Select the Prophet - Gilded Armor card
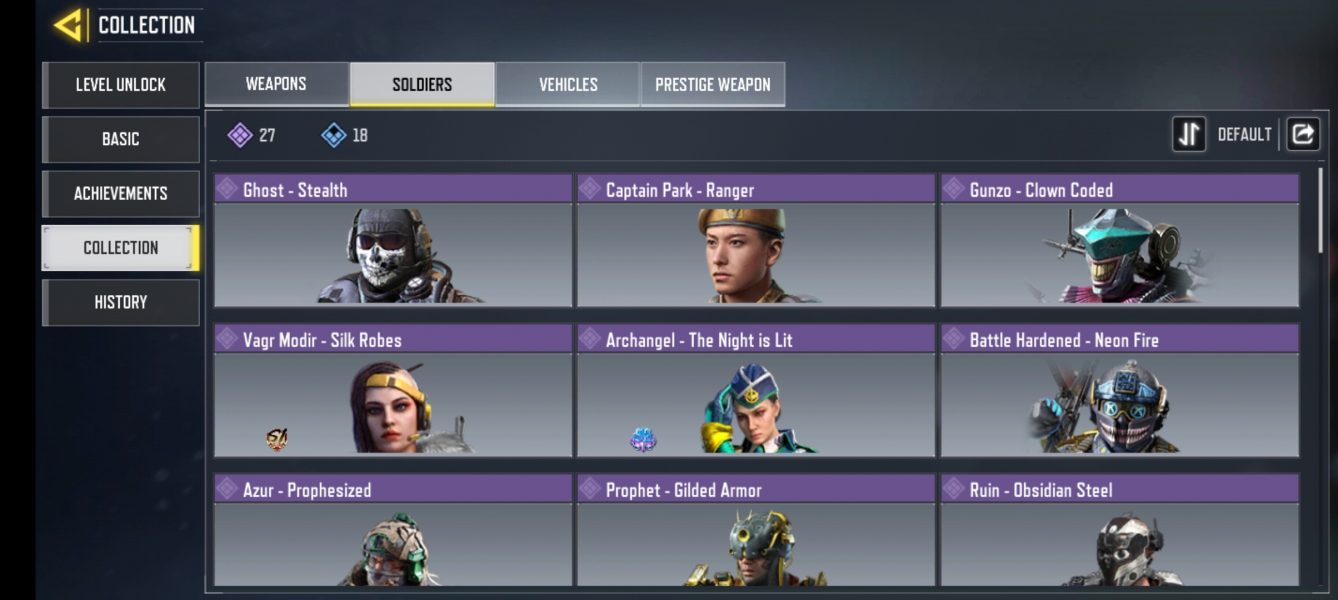Screen dimensions: 1338x600 (x=756, y=532)
